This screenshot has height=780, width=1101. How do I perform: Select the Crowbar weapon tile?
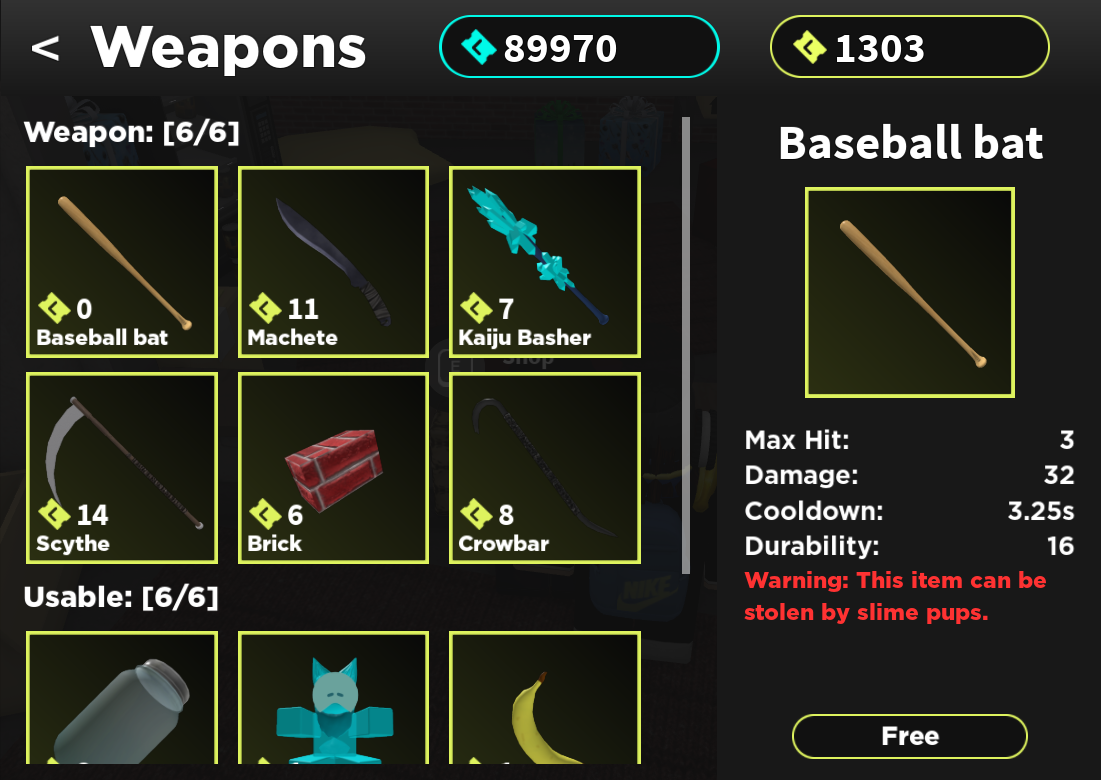(544, 468)
